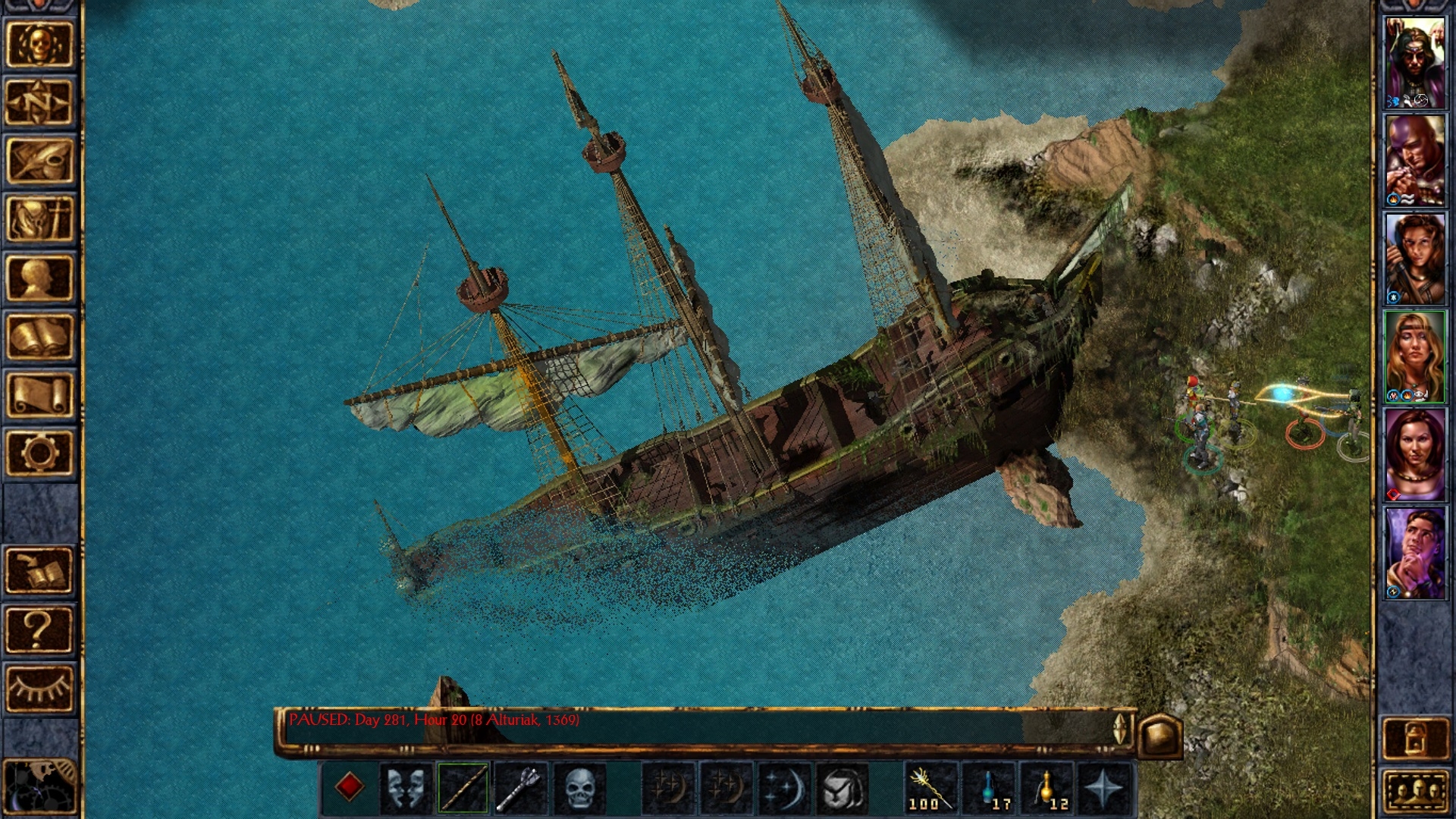This screenshot has width=1456, height=819.
Task: Open the journal quill-and-inkwell button
Action: [x=39, y=160]
